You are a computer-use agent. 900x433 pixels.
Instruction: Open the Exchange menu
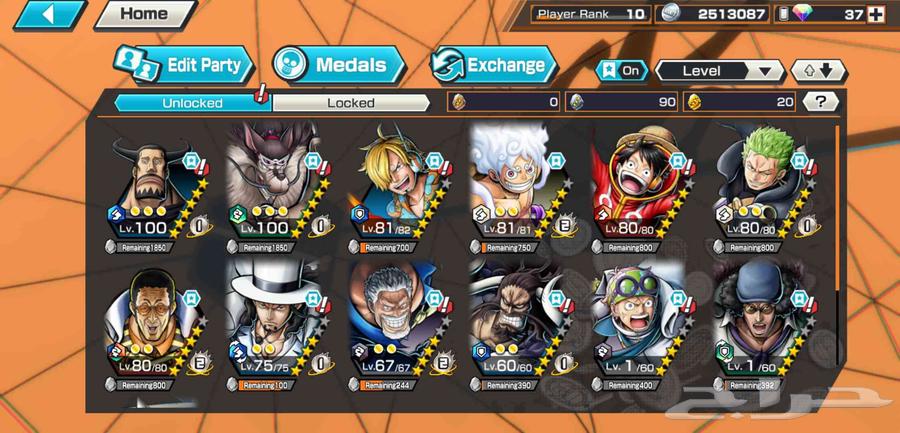click(493, 66)
